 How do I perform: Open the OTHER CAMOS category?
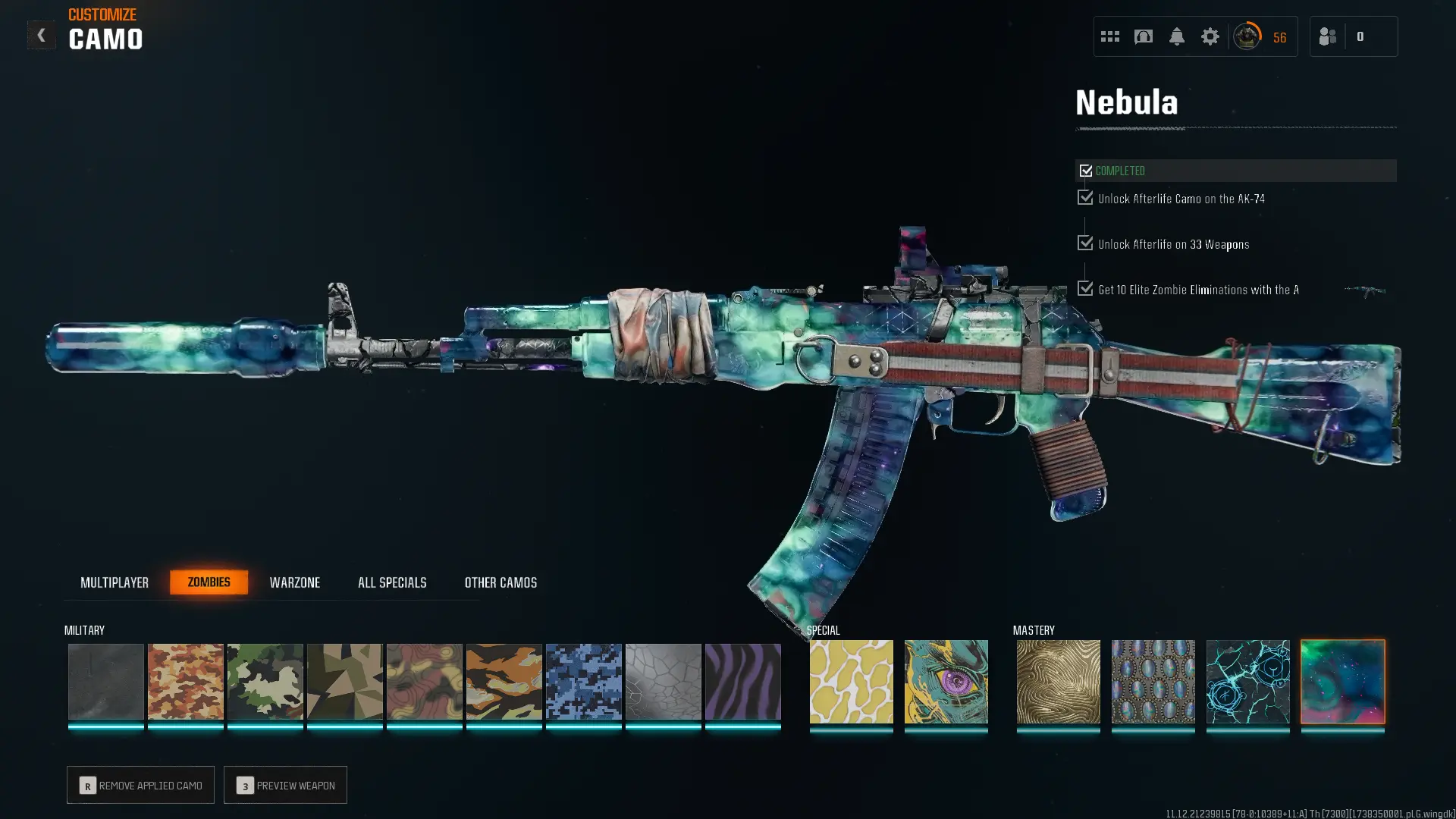tap(500, 582)
